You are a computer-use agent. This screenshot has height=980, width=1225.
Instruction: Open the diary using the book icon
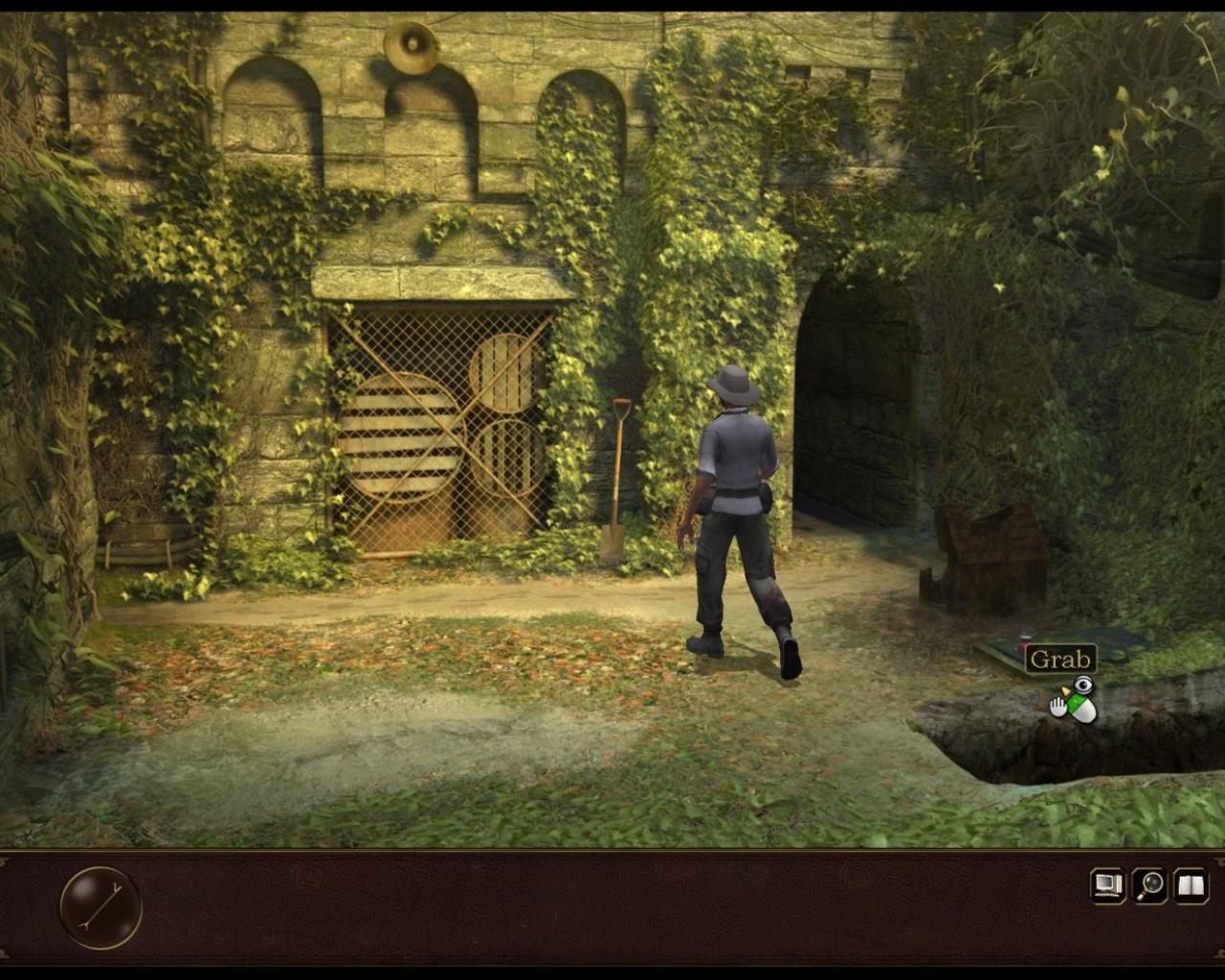[1189, 885]
